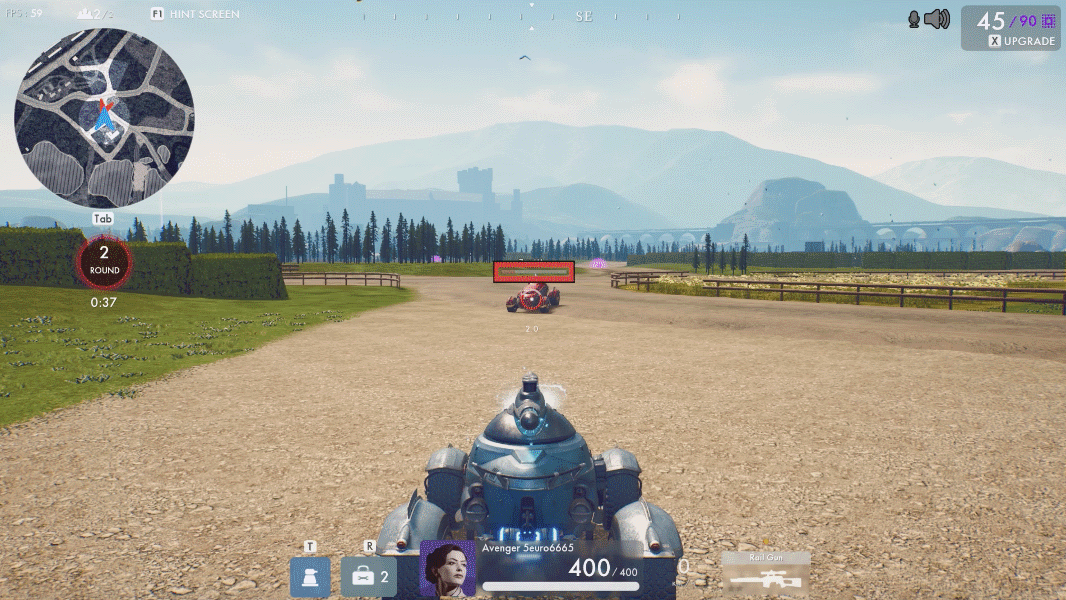Use the repair kit toolbox item
This screenshot has width=1066, height=600.
(x=368, y=577)
